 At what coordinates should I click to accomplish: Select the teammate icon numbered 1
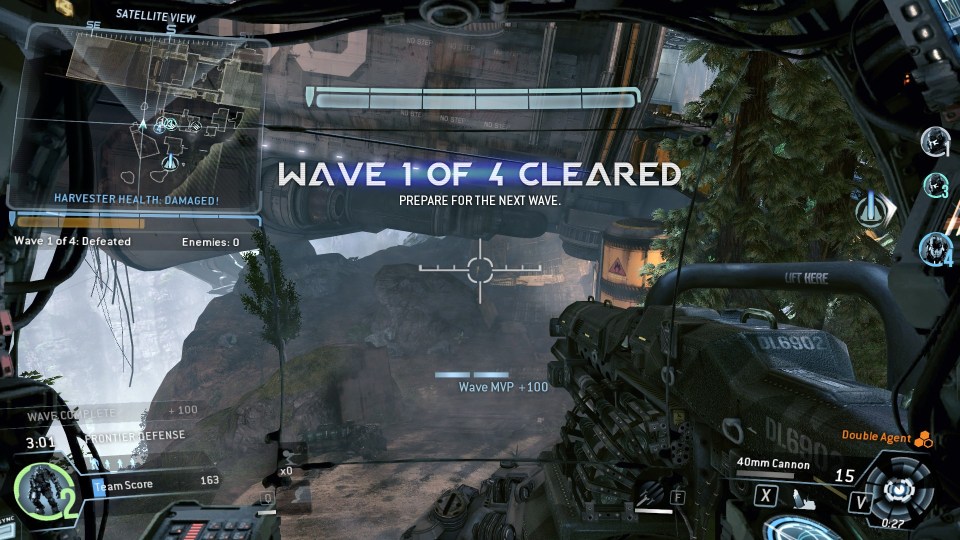pos(935,141)
